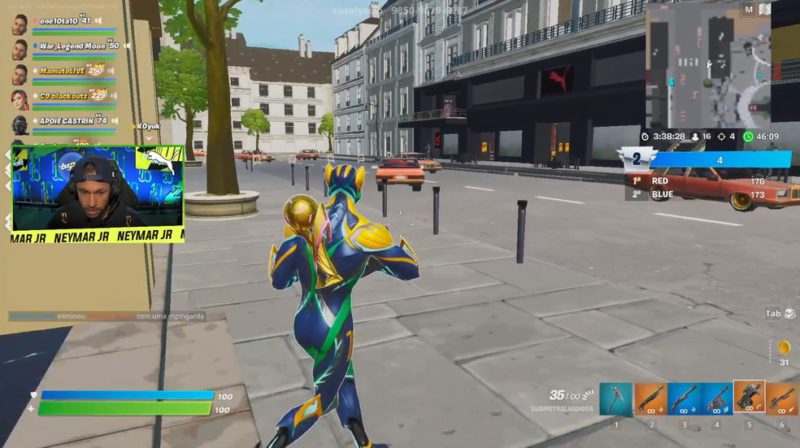Select the orange shotgun in slot 2
The width and height of the screenshot is (800, 448).
649,398
